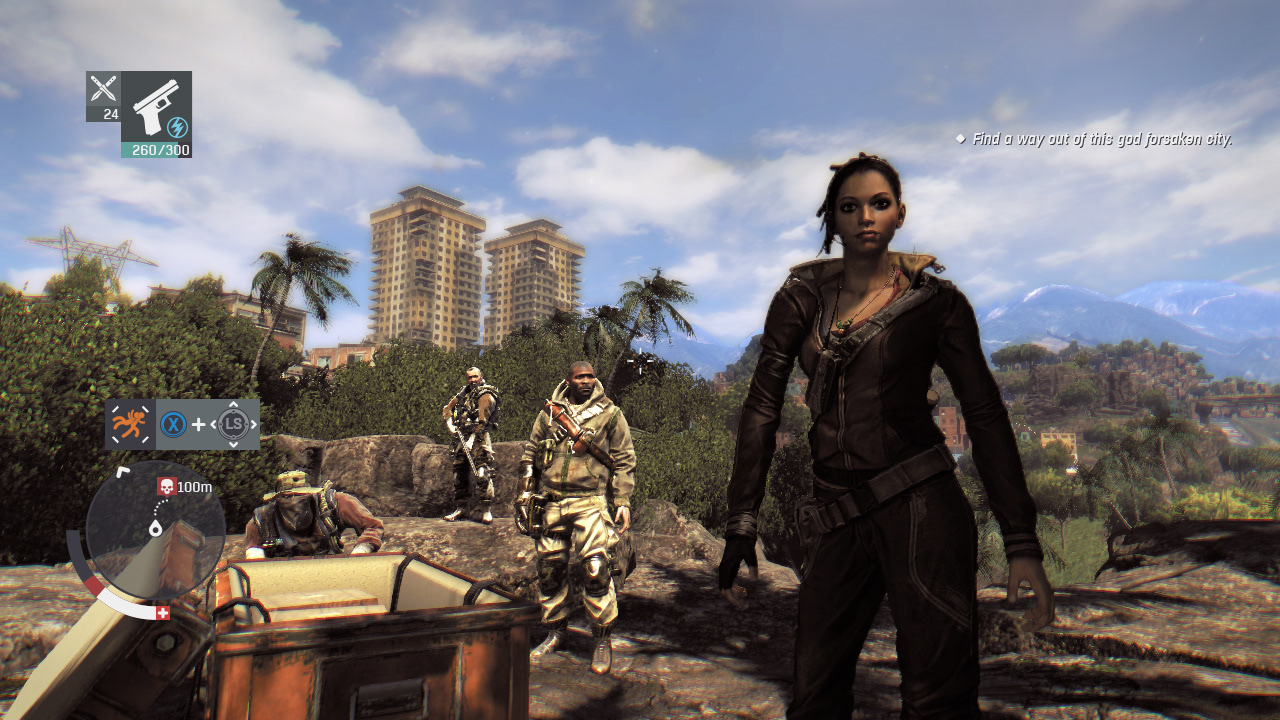Image resolution: width=1280 pixels, height=720 pixels.
Task: Click the objective text about leaving the city
Action: [x=1101, y=139]
